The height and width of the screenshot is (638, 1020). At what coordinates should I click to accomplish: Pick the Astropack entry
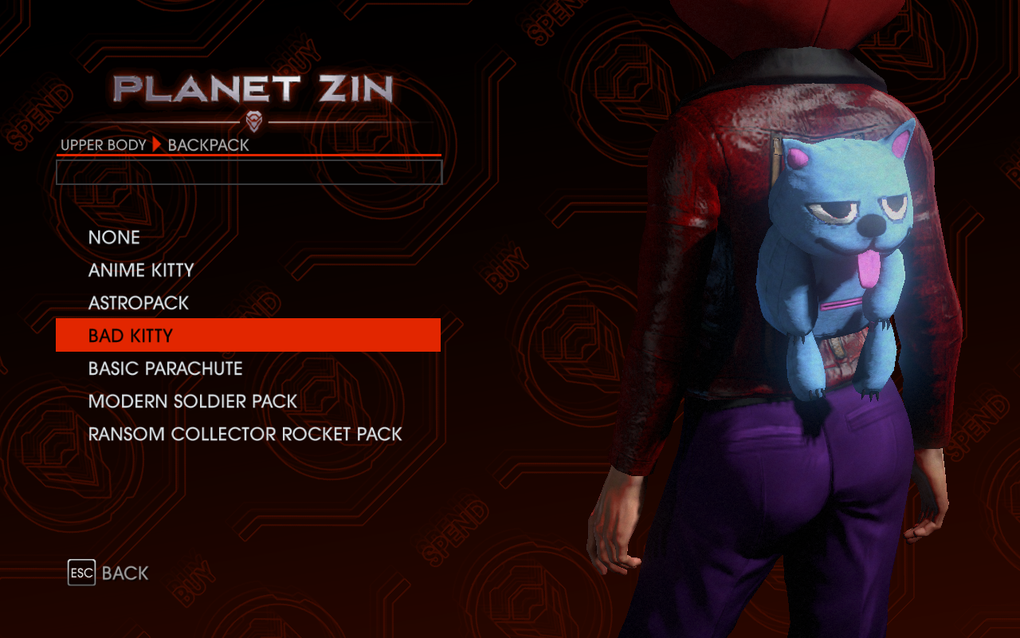click(138, 303)
